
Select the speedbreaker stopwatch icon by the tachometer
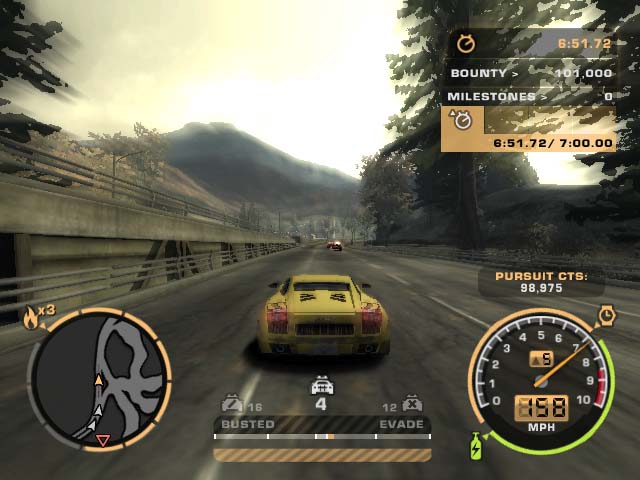click(x=605, y=316)
